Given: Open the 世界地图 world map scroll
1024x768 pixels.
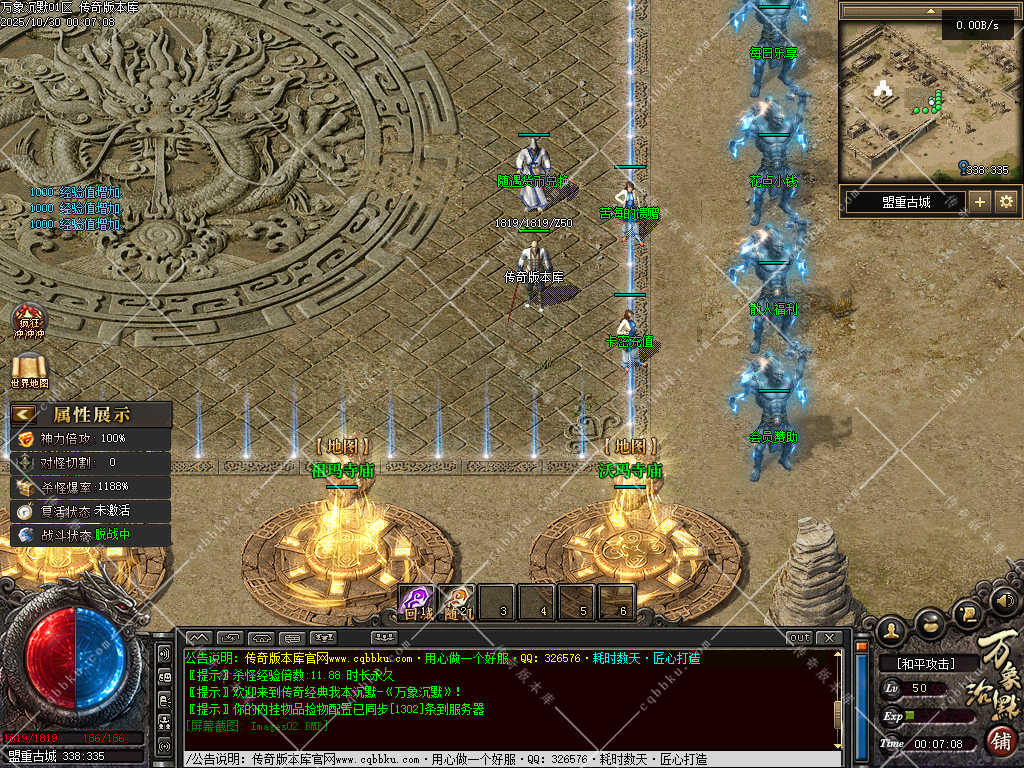Looking at the screenshot, I should [28, 369].
